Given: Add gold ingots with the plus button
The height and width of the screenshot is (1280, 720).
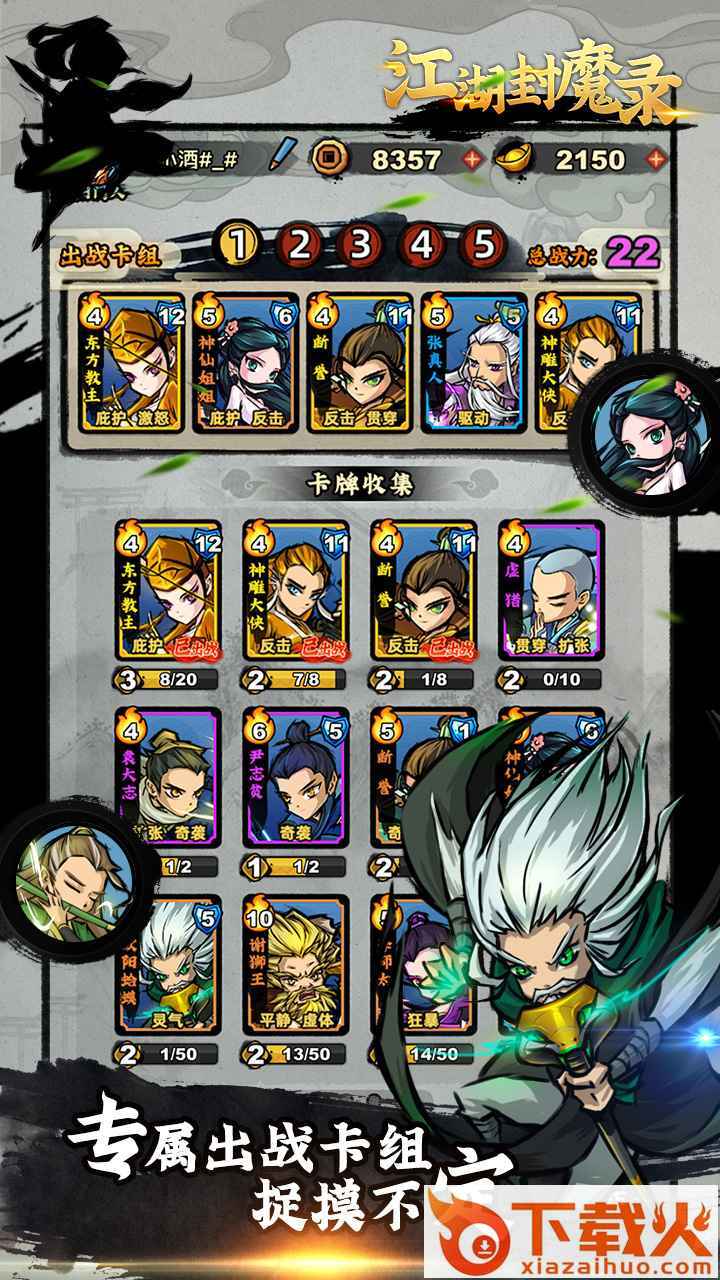Looking at the screenshot, I should [656, 158].
